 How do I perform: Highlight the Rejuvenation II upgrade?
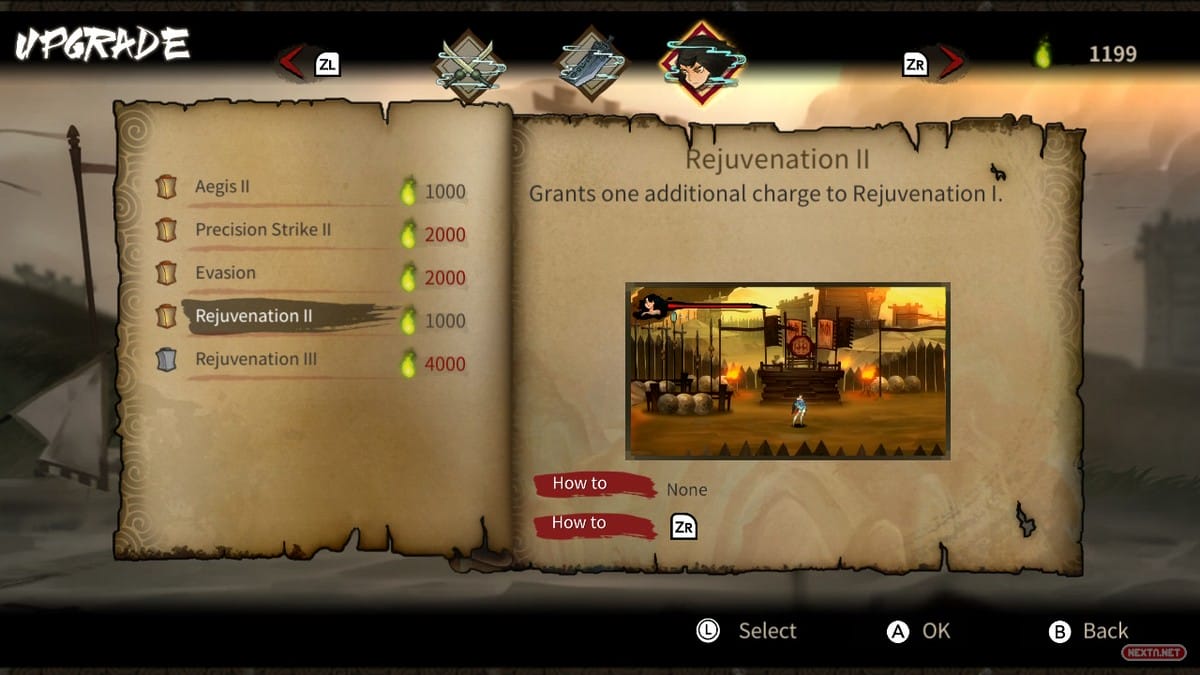[x=254, y=316]
